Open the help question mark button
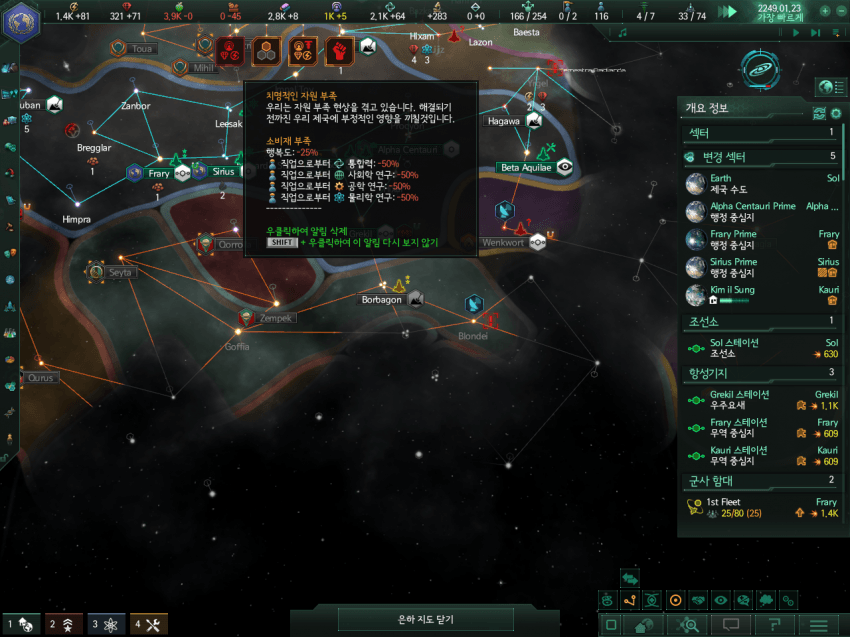Screen dimensions: 850x637 click(x=774, y=625)
